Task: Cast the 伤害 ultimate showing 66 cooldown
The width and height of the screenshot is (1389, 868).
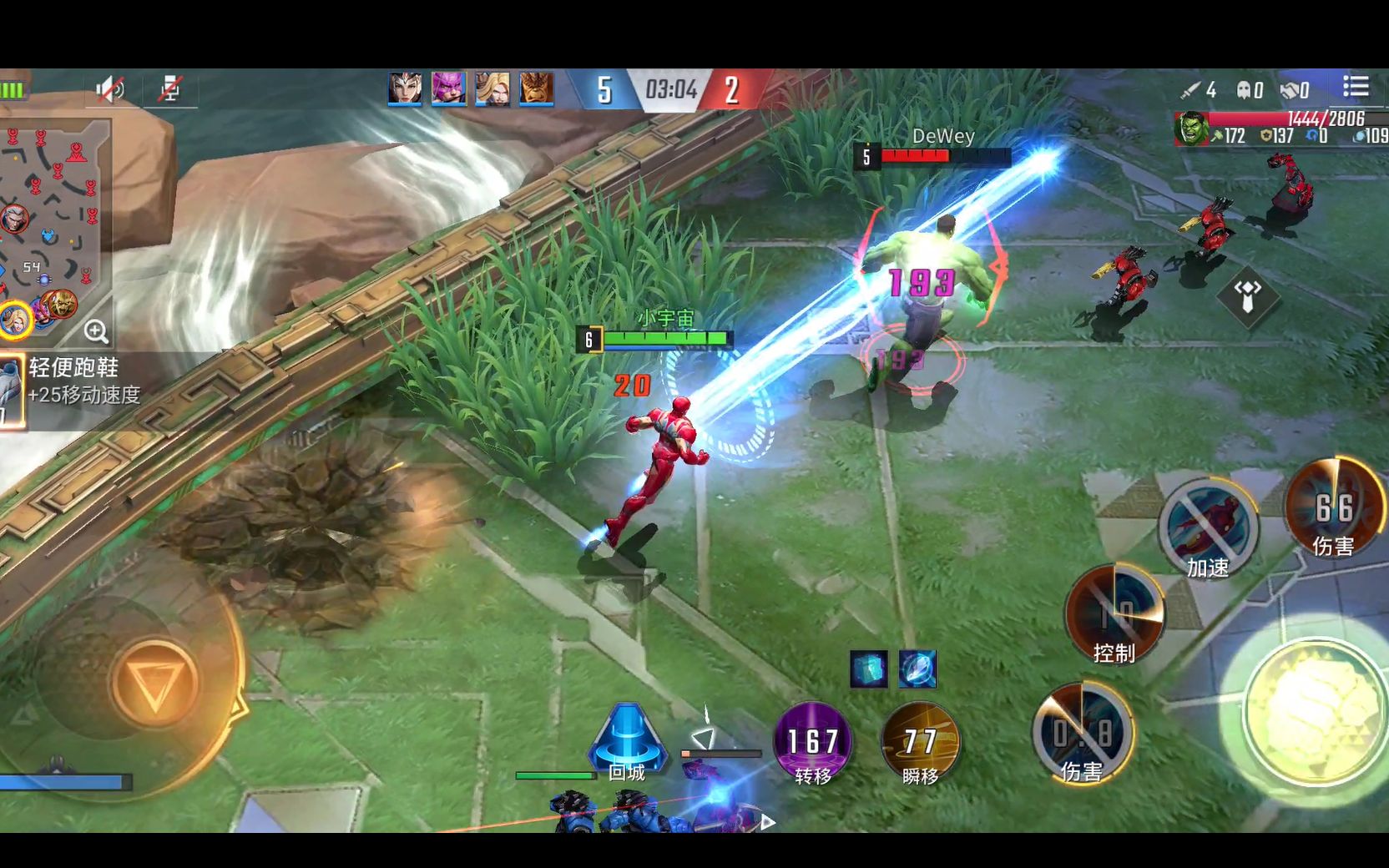Action: 1333,507
